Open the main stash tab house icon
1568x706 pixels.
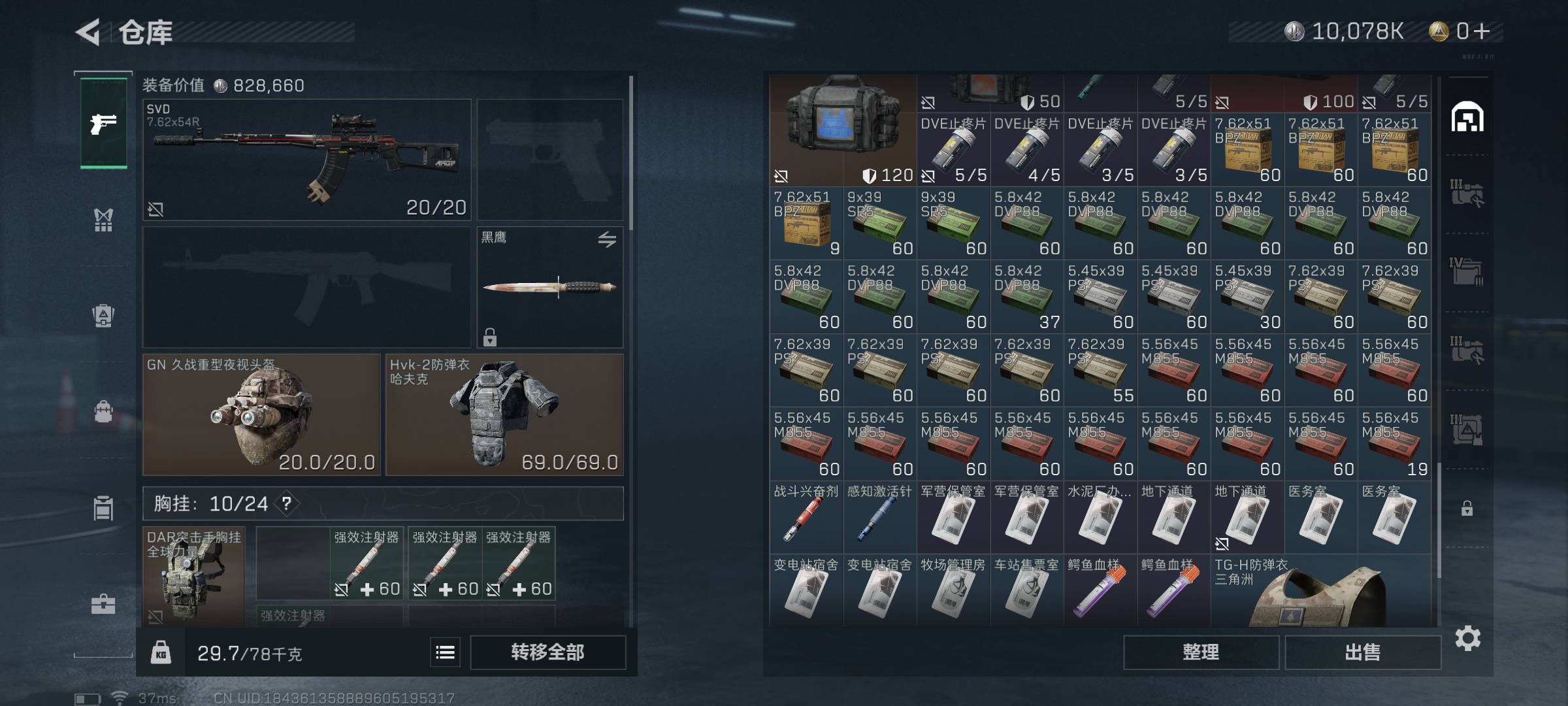pyautogui.click(x=1467, y=118)
